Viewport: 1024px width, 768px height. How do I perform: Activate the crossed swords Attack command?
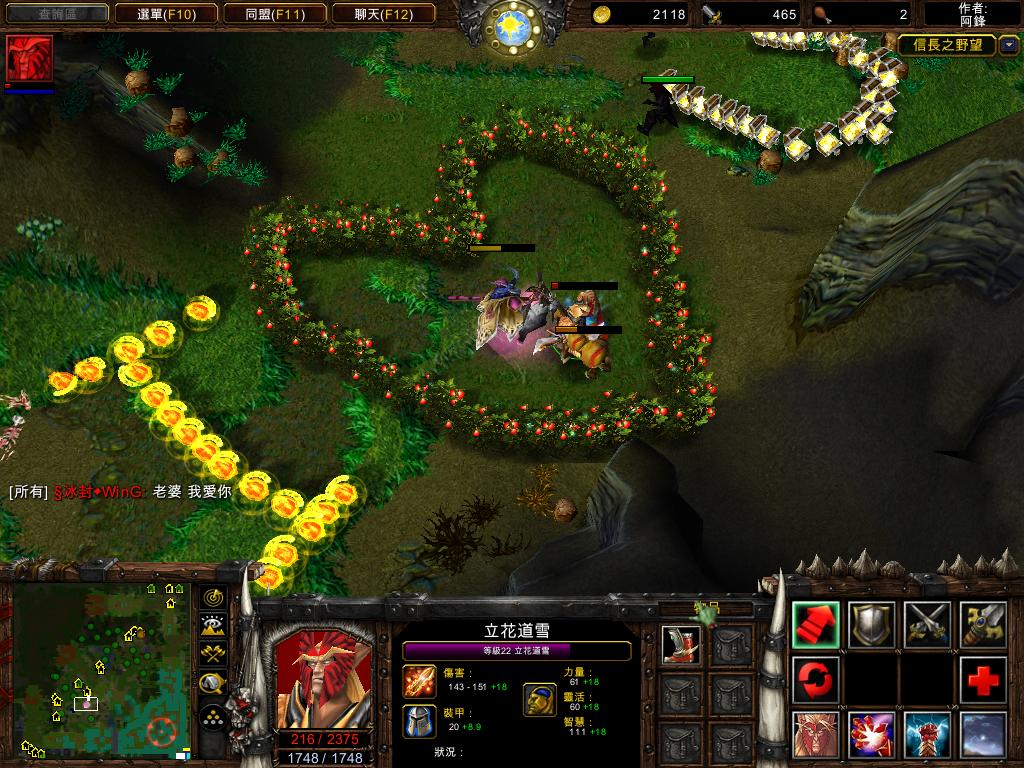point(928,624)
